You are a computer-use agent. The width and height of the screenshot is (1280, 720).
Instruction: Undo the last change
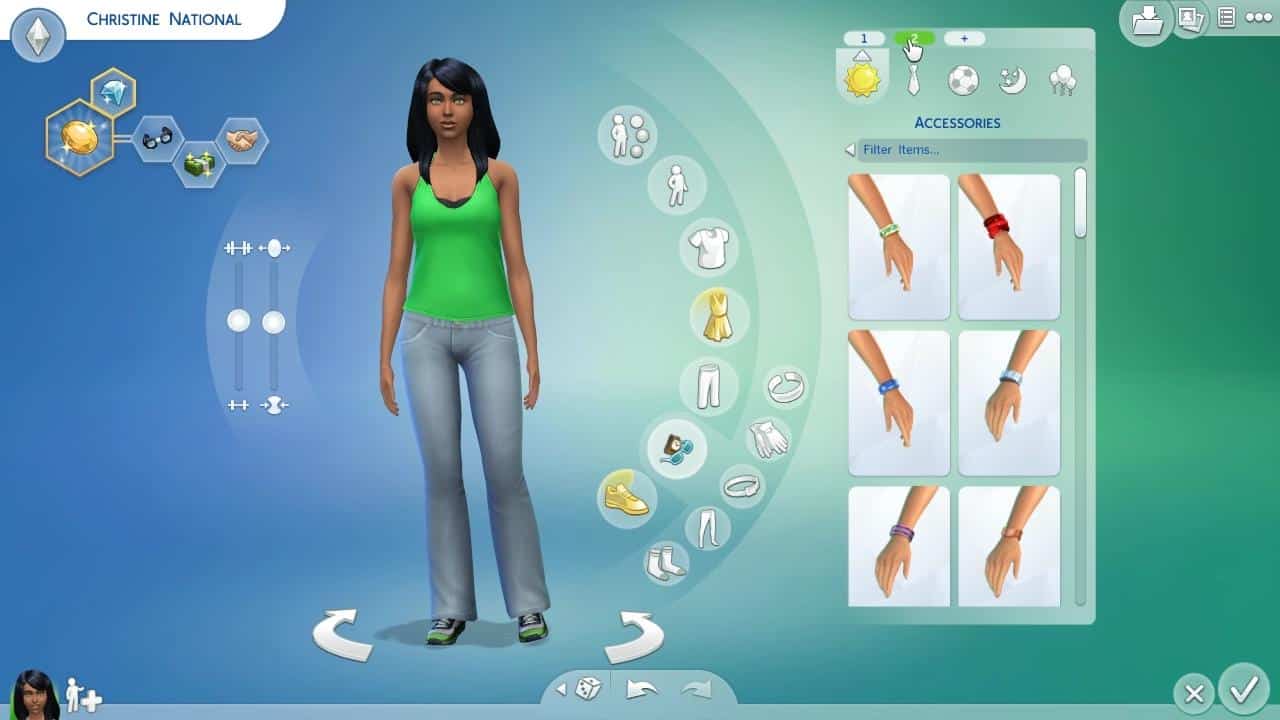tap(643, 687)
